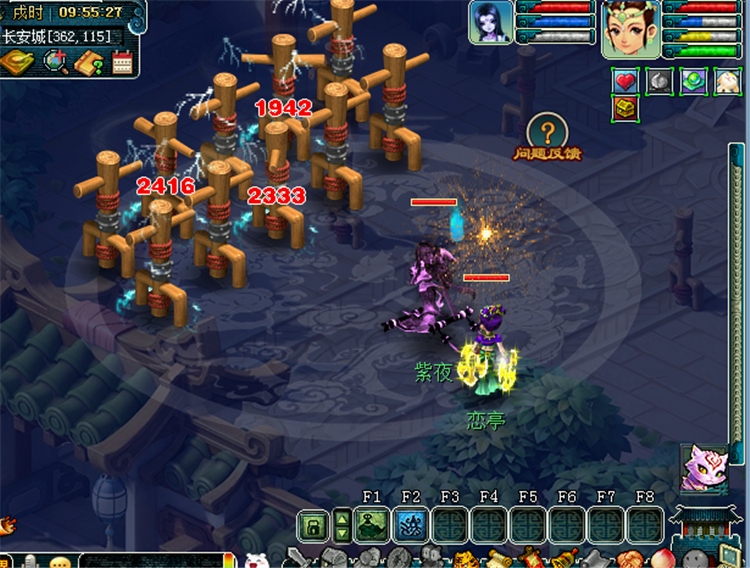This screenshot has height=568, width=750.
Task: Select the pet portrait with purple hair
Action: click(x=491, y=22)
